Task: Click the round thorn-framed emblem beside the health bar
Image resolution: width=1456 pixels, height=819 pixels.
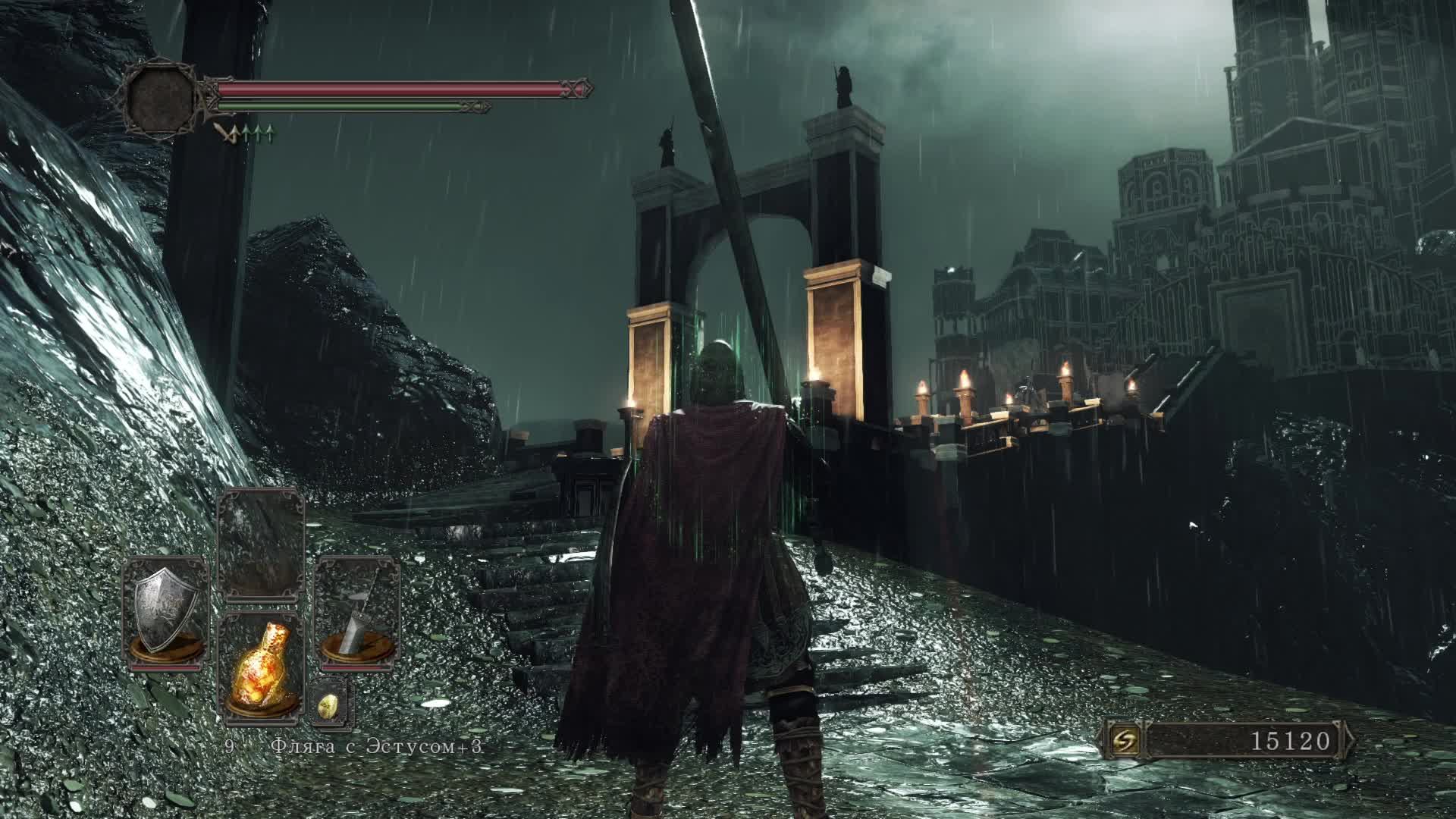Action: click(x=161, y=97)
